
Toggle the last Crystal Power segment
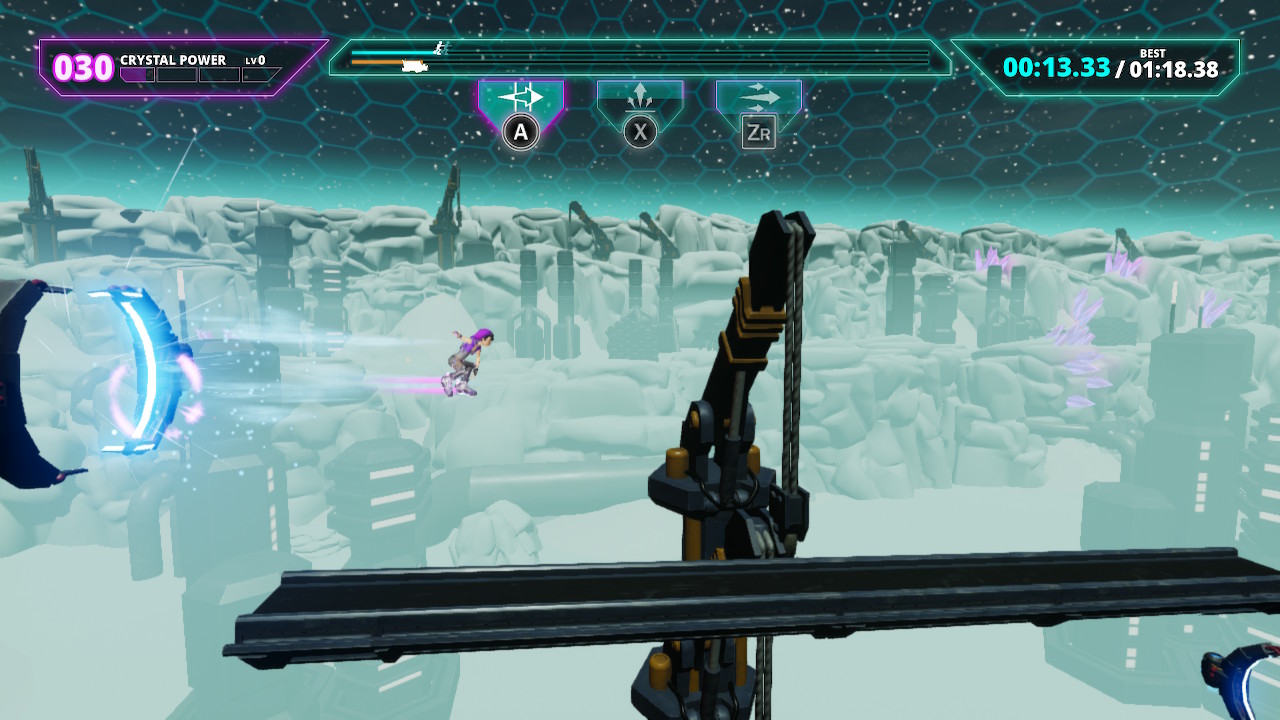(x=261, y=74)
